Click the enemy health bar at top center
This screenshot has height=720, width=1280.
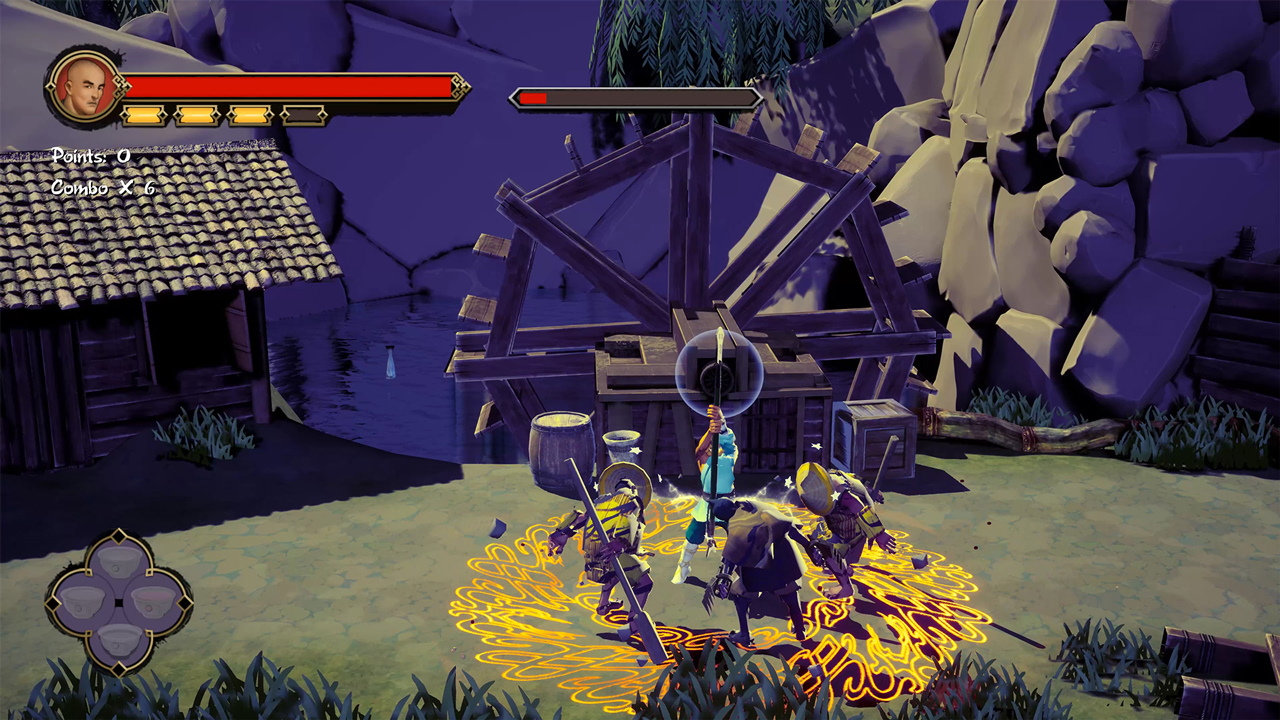633,98
